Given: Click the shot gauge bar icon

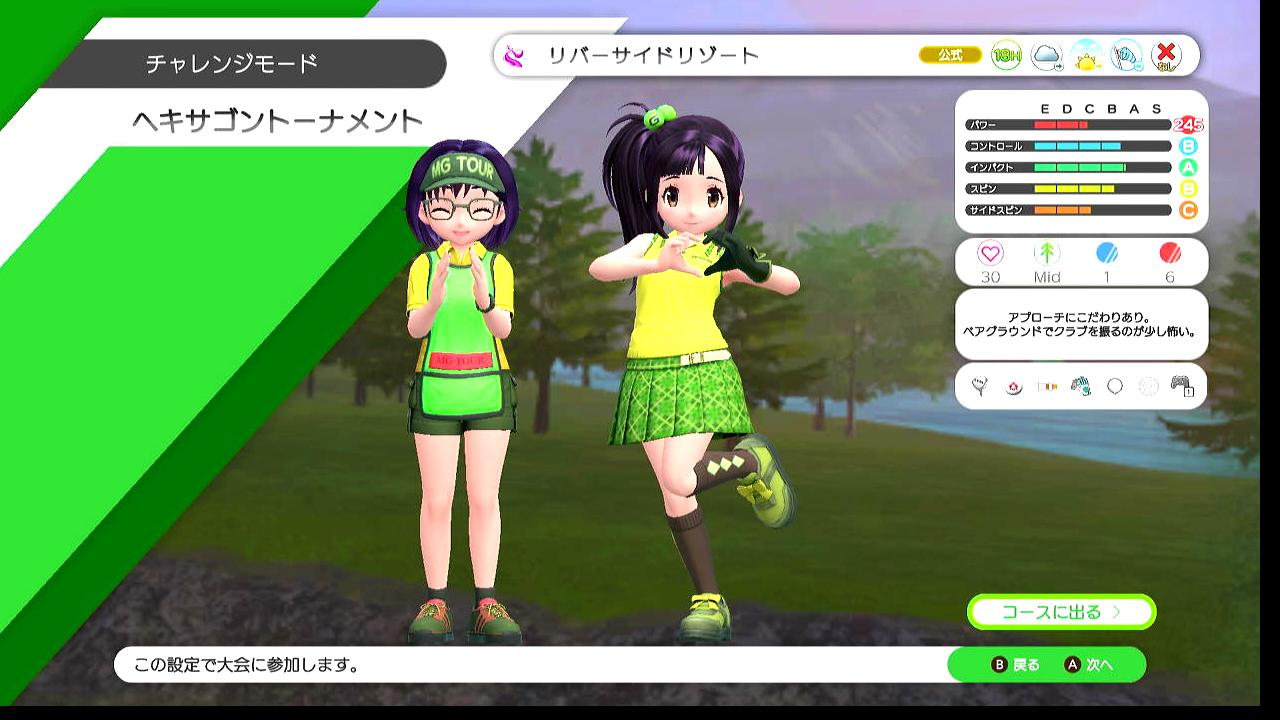Looking at the screenshot, I should click(1047, 386).
